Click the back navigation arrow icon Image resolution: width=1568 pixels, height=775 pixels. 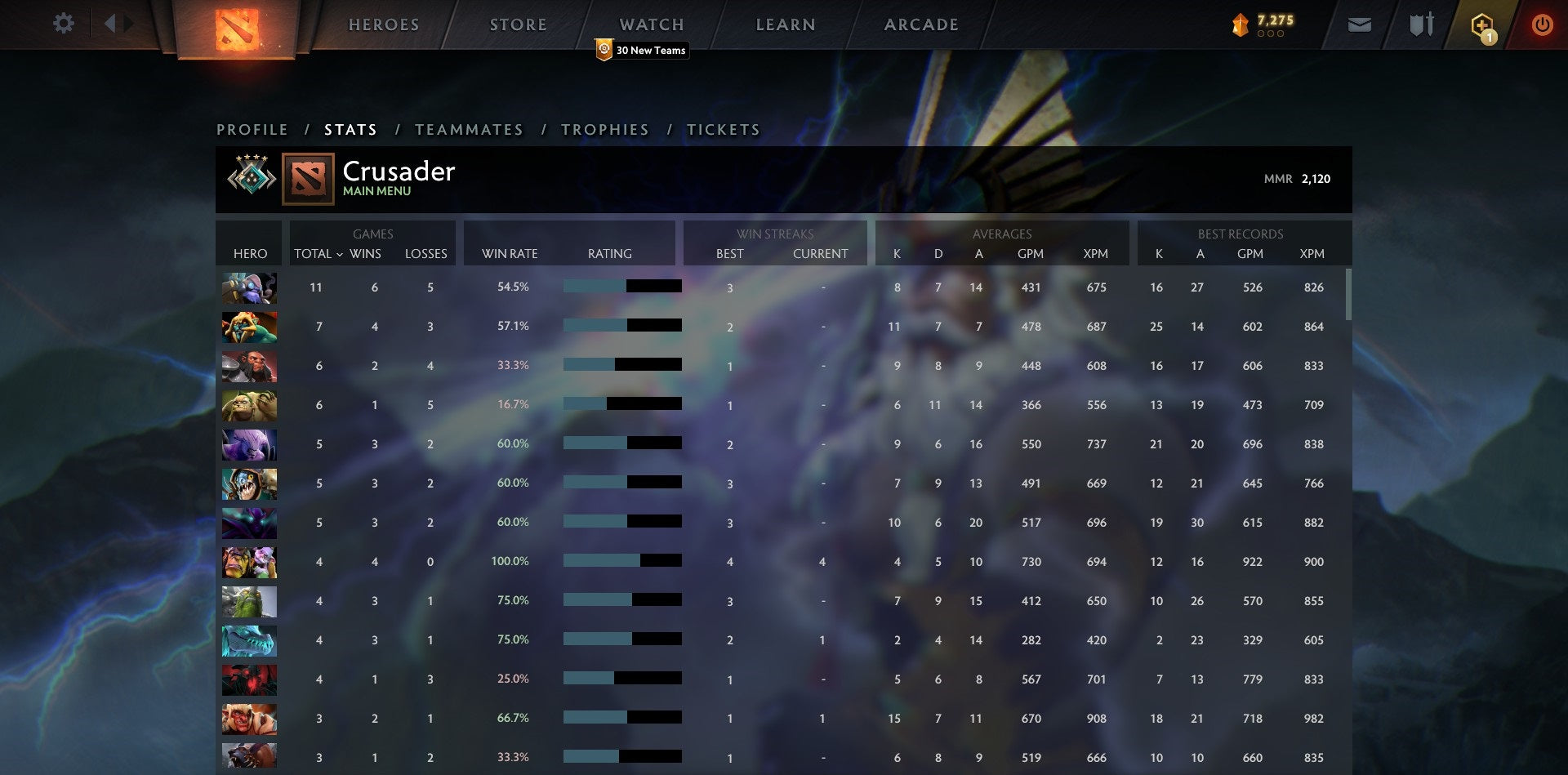click(x=114, y=24)
